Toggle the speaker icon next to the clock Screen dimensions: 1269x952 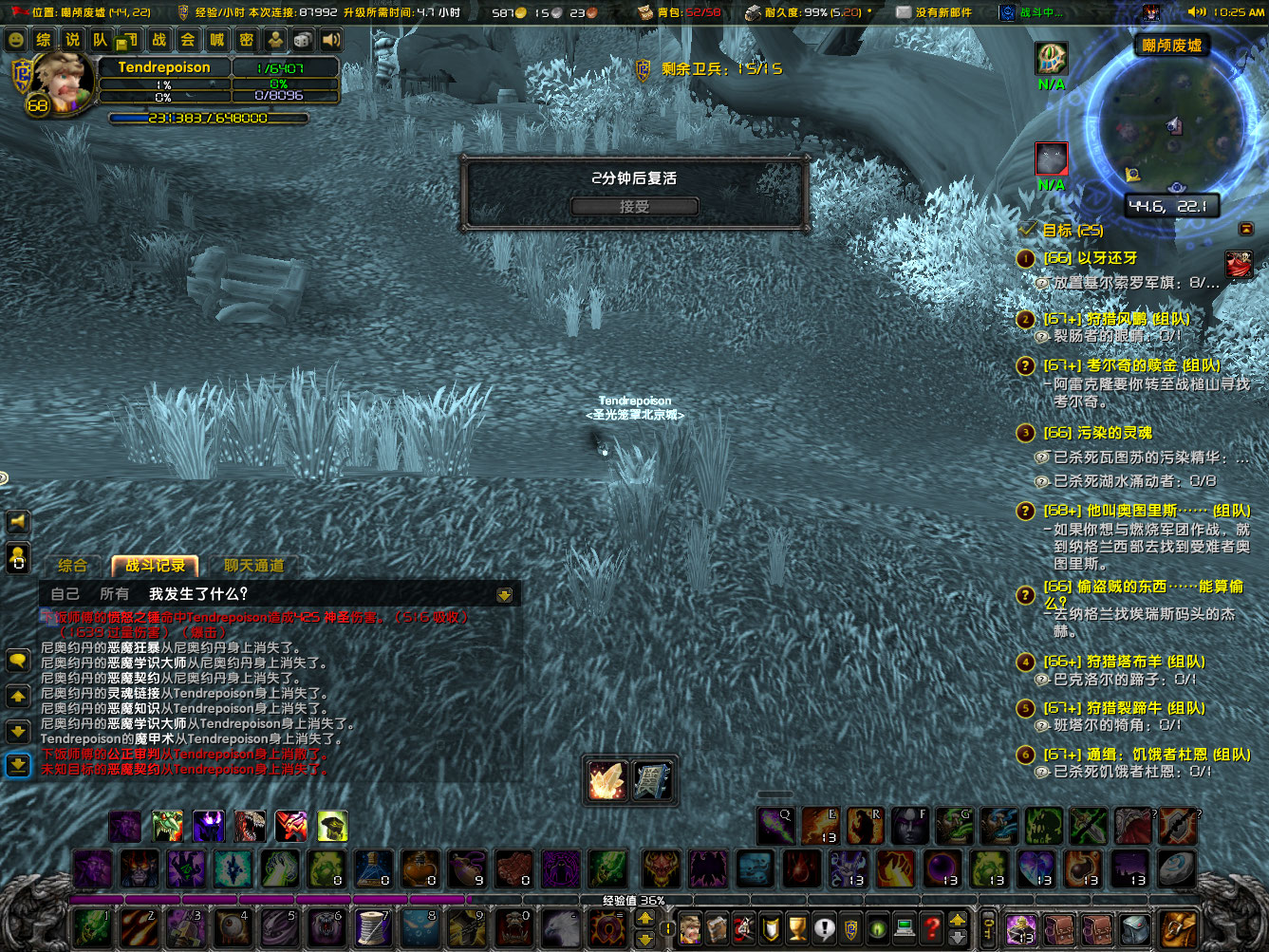1195,13
